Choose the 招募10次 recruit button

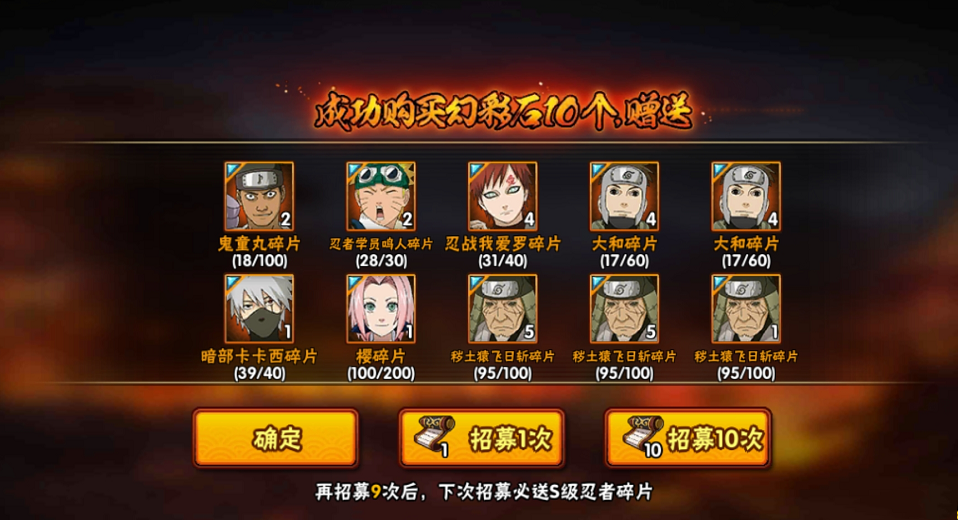tap(687, 438)
